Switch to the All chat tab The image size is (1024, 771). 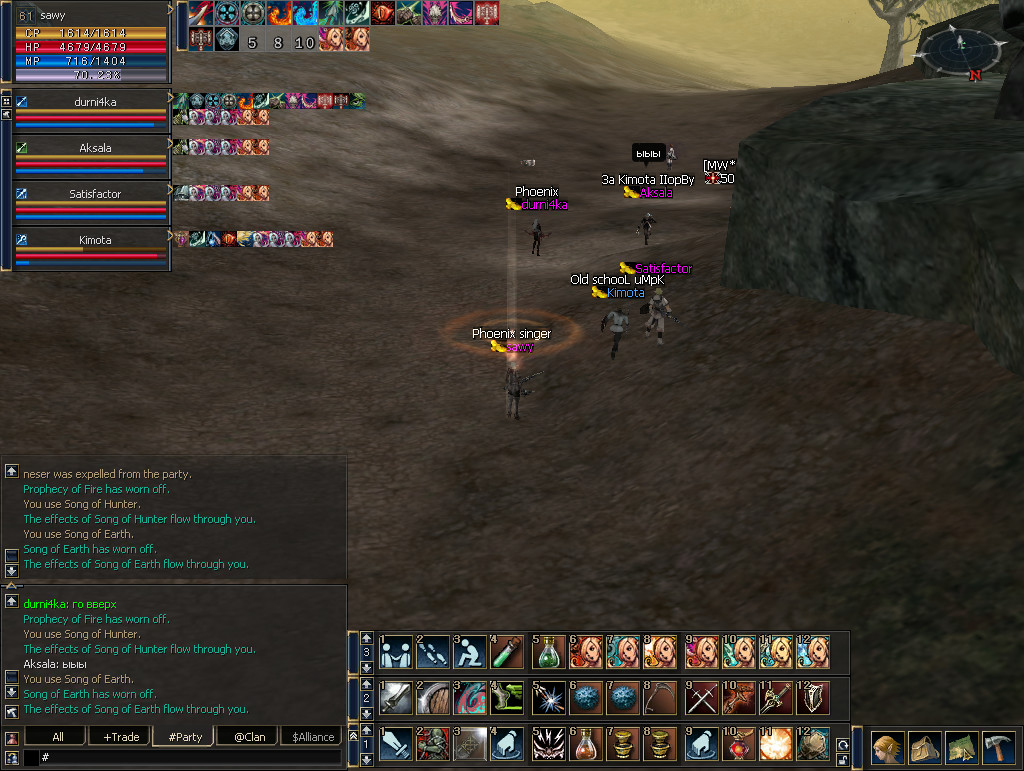57,737
